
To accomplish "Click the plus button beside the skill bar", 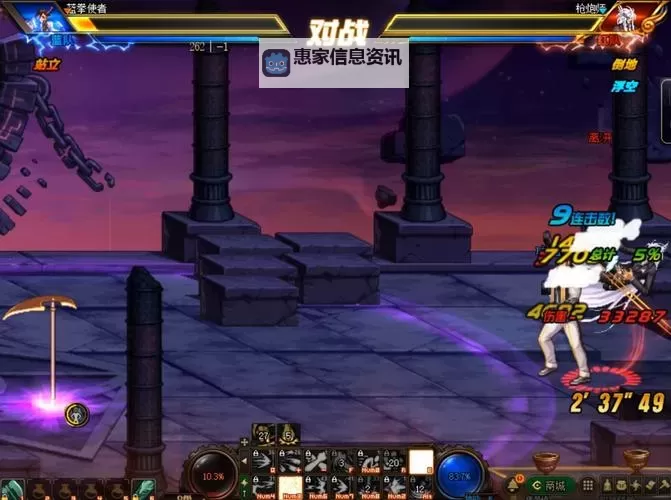I will [x=244, y=442].
